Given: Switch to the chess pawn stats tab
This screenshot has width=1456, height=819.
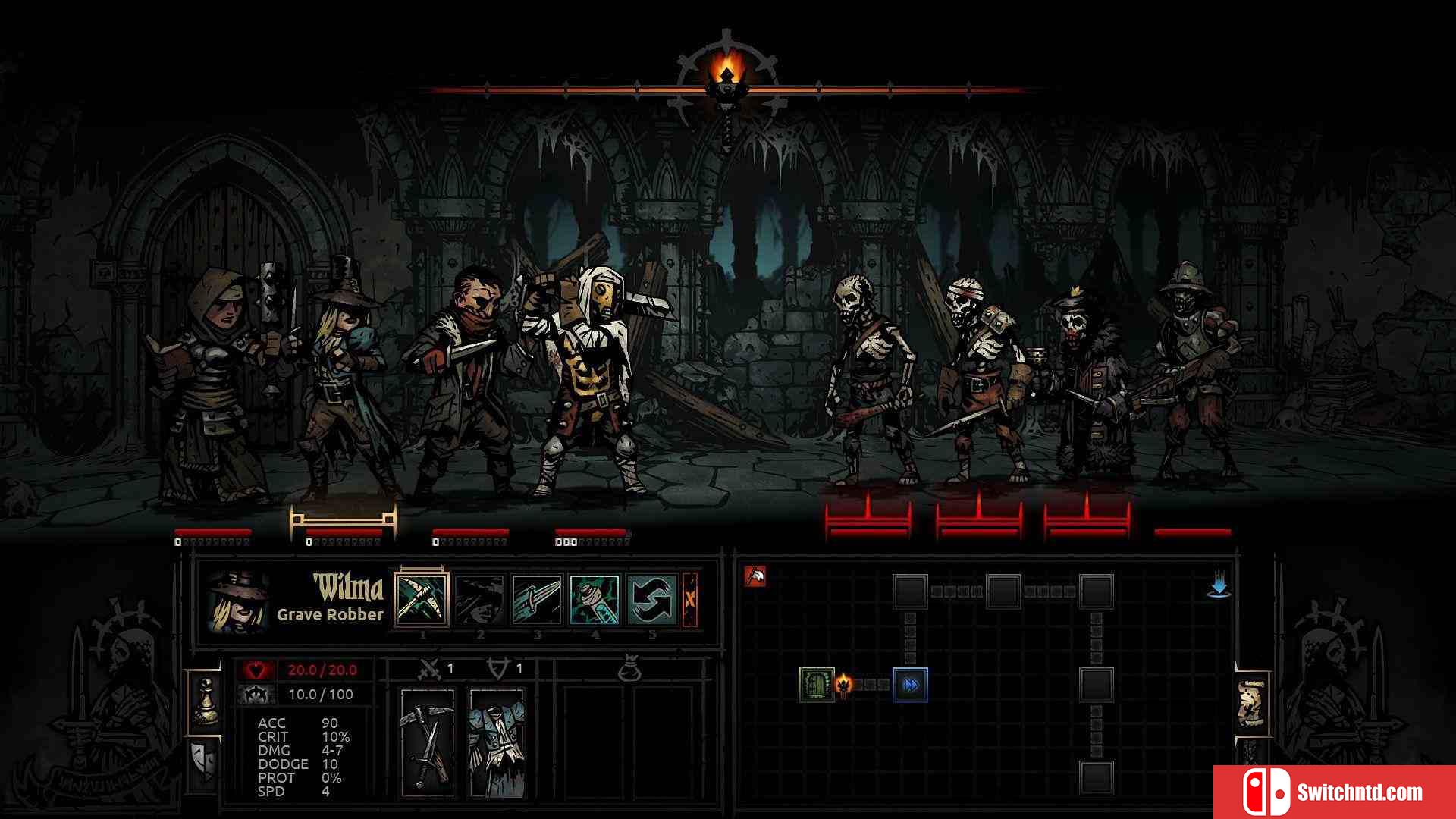Looking at the screenshot, I should click(x=205, y=701).
